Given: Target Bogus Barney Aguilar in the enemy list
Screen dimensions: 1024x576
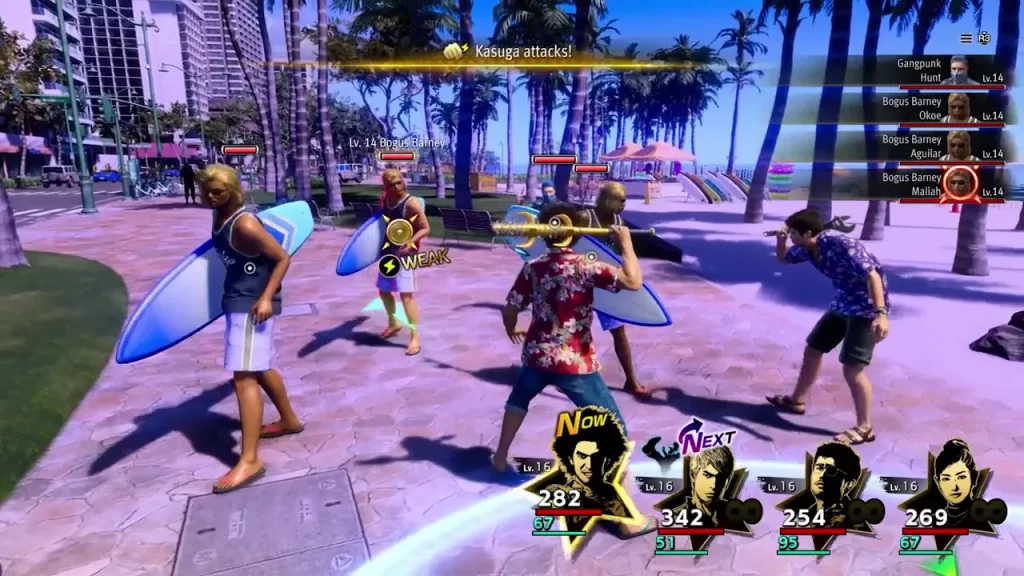Looking at the screenshot, I should (x=930, y=146).
